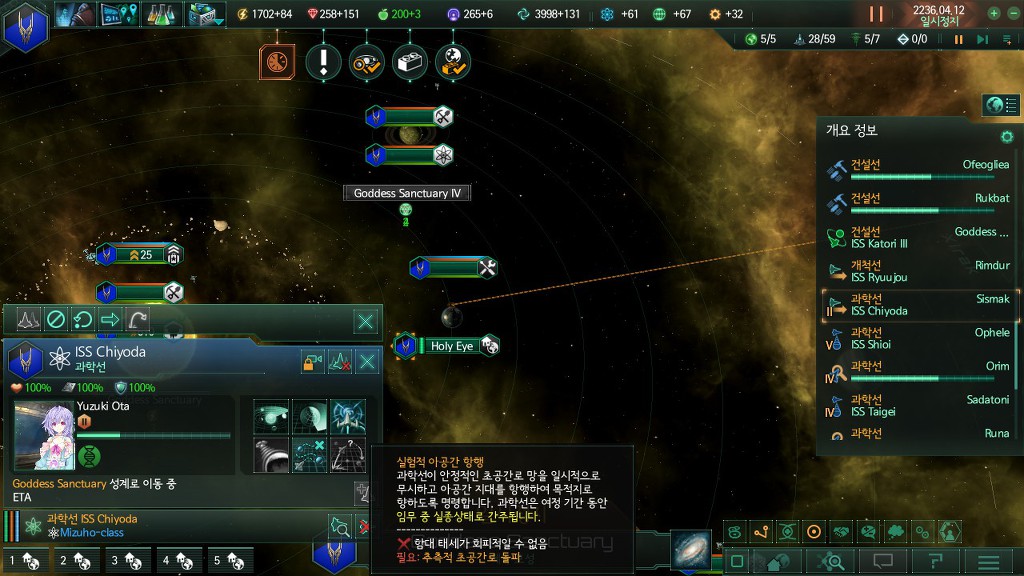
Task: Click the Yuzuki Ota scientist portrait
Action: [43, 435]
